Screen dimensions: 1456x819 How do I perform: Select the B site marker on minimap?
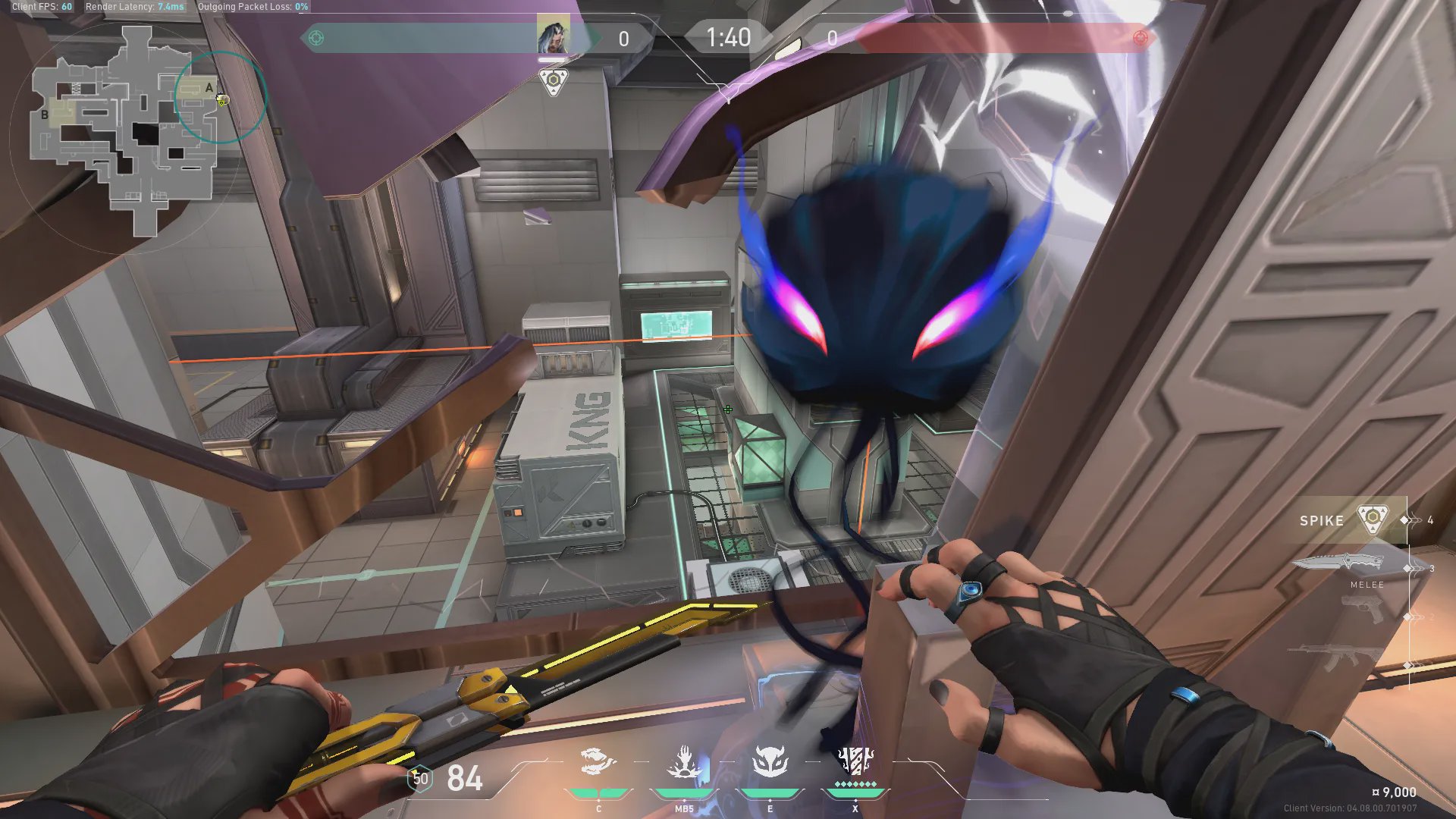[45, 115]
